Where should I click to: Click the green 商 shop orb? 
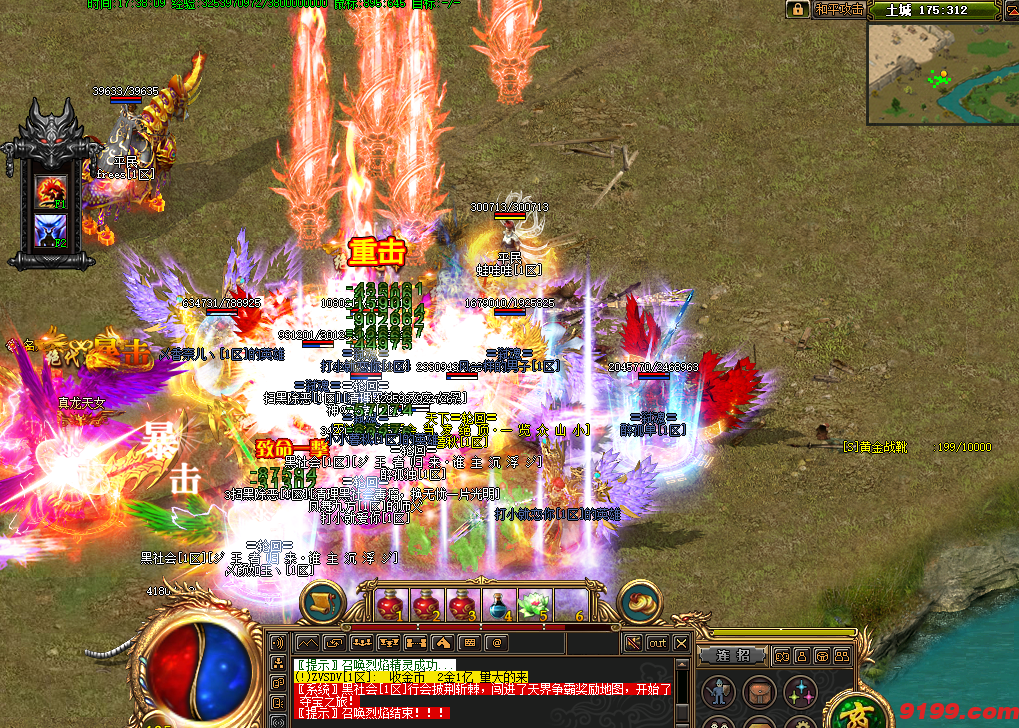coord(857,712)
